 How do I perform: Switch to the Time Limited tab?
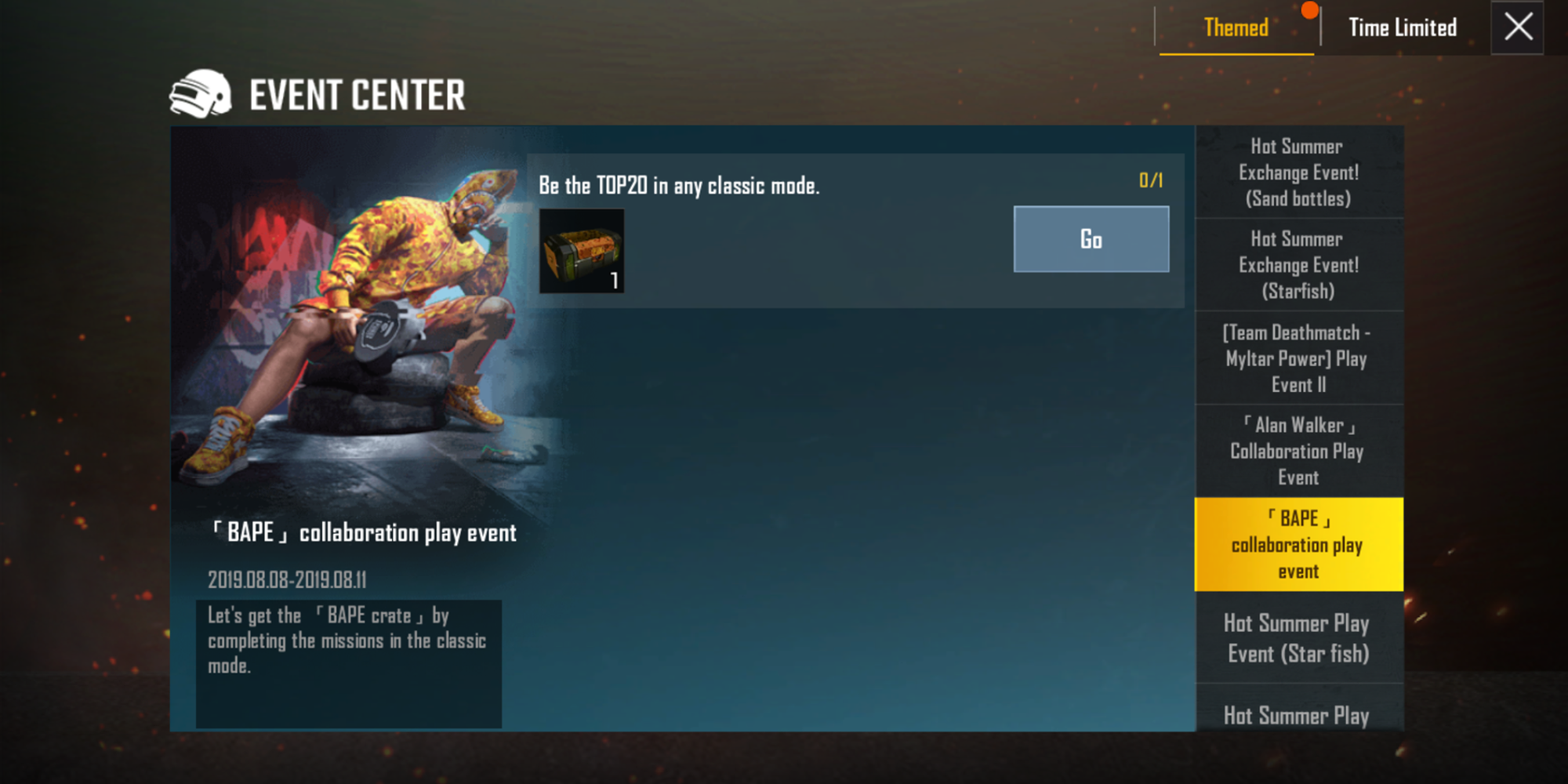pos(1401,27)
